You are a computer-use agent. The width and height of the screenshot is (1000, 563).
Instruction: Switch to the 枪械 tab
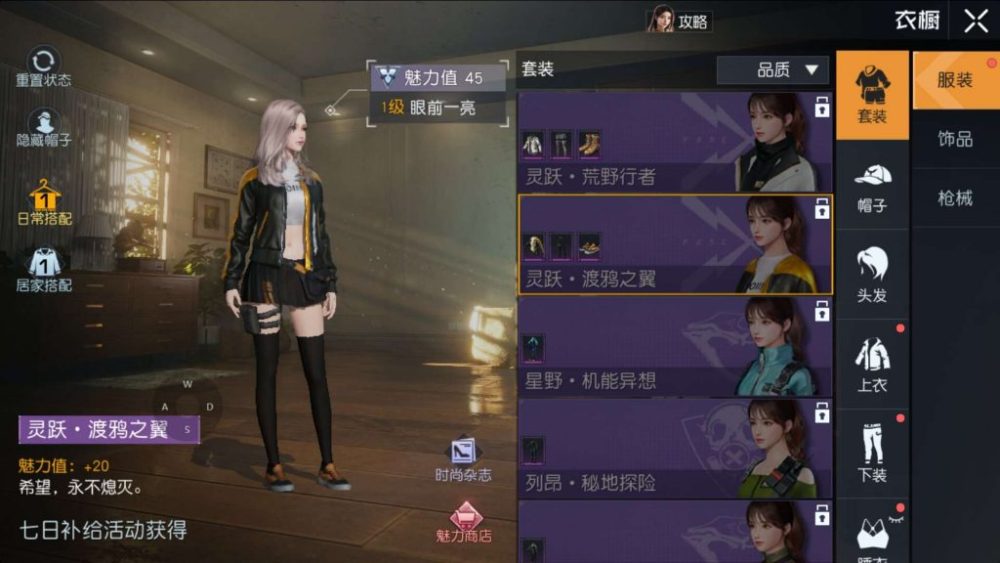point(955,197)
